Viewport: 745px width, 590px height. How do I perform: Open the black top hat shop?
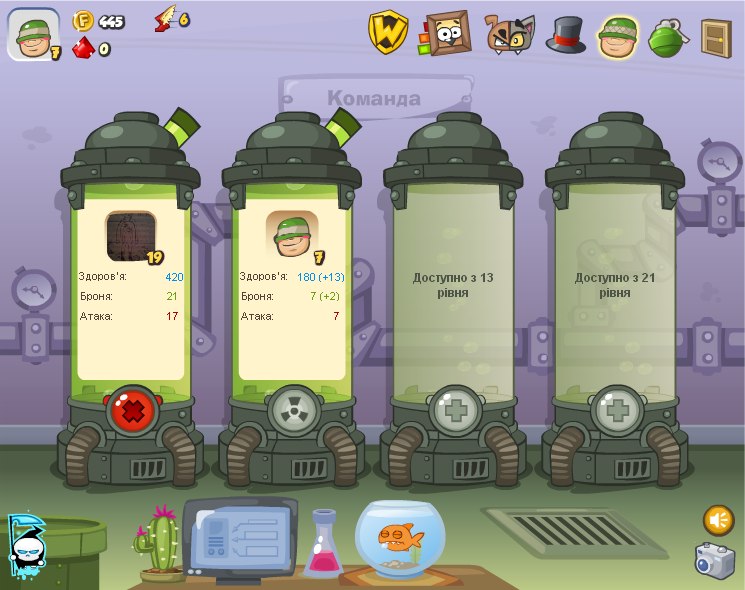point(565,35)
